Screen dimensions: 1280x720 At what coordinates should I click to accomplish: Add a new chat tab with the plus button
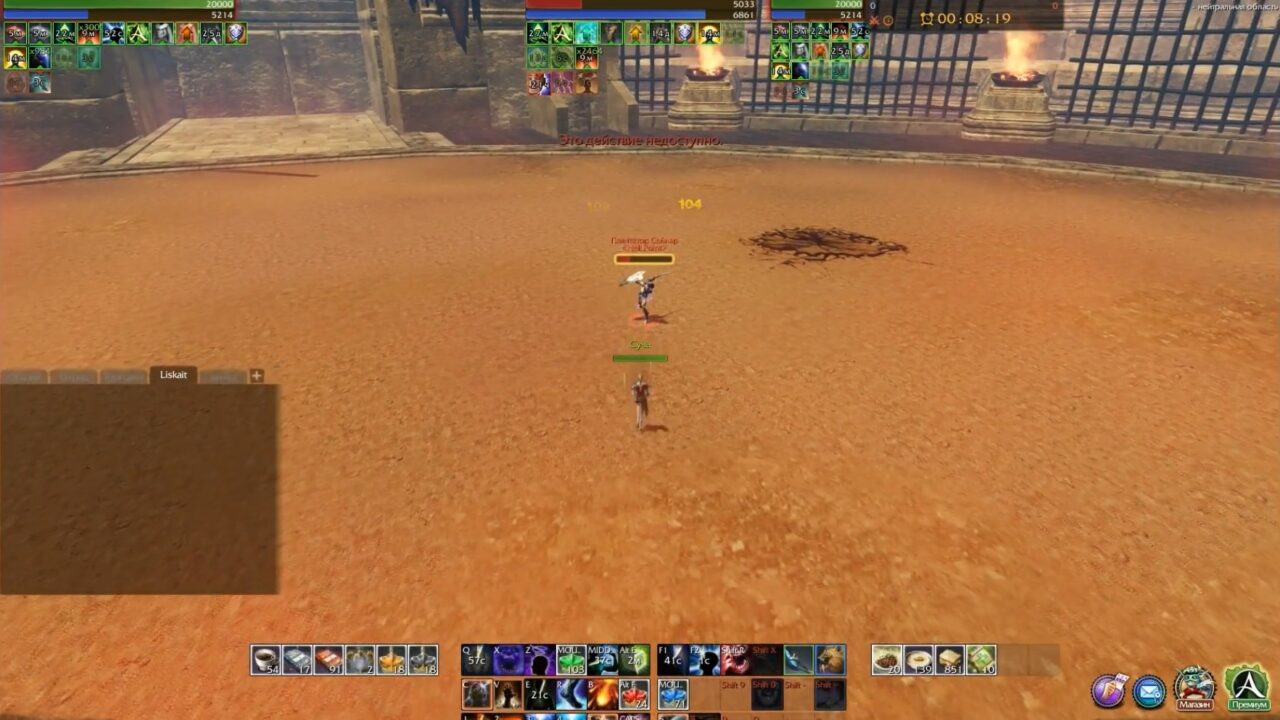(x=258, y=374)
